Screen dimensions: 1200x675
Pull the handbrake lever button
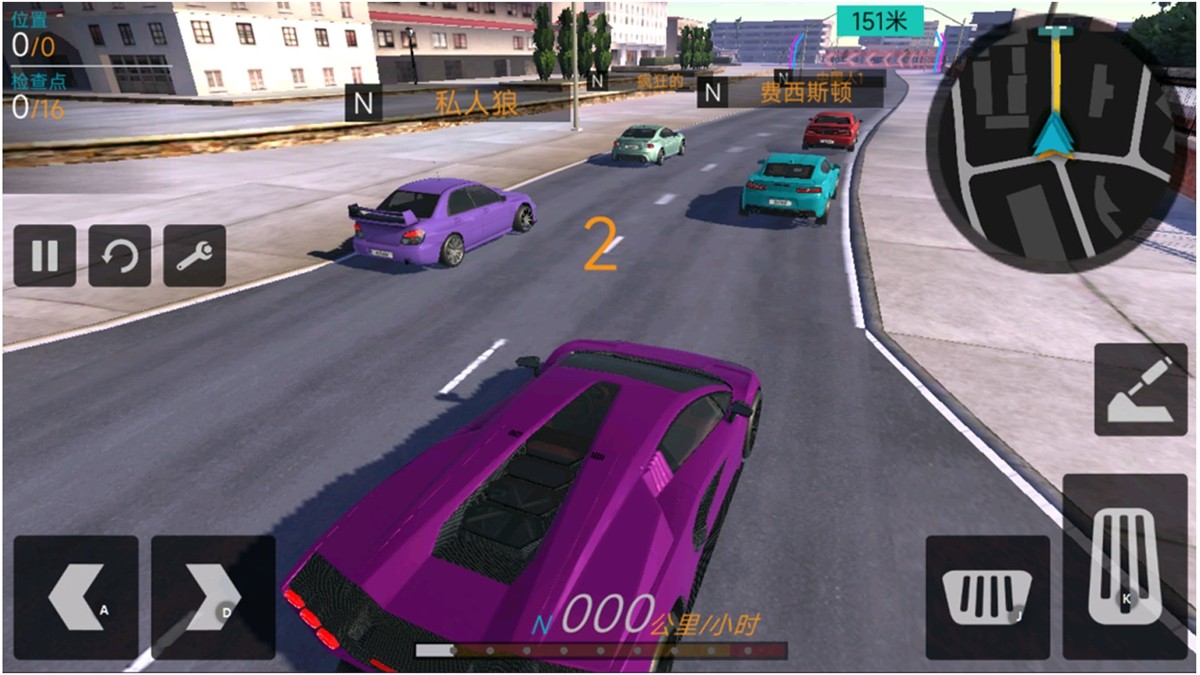click(x=1141, y=389)
